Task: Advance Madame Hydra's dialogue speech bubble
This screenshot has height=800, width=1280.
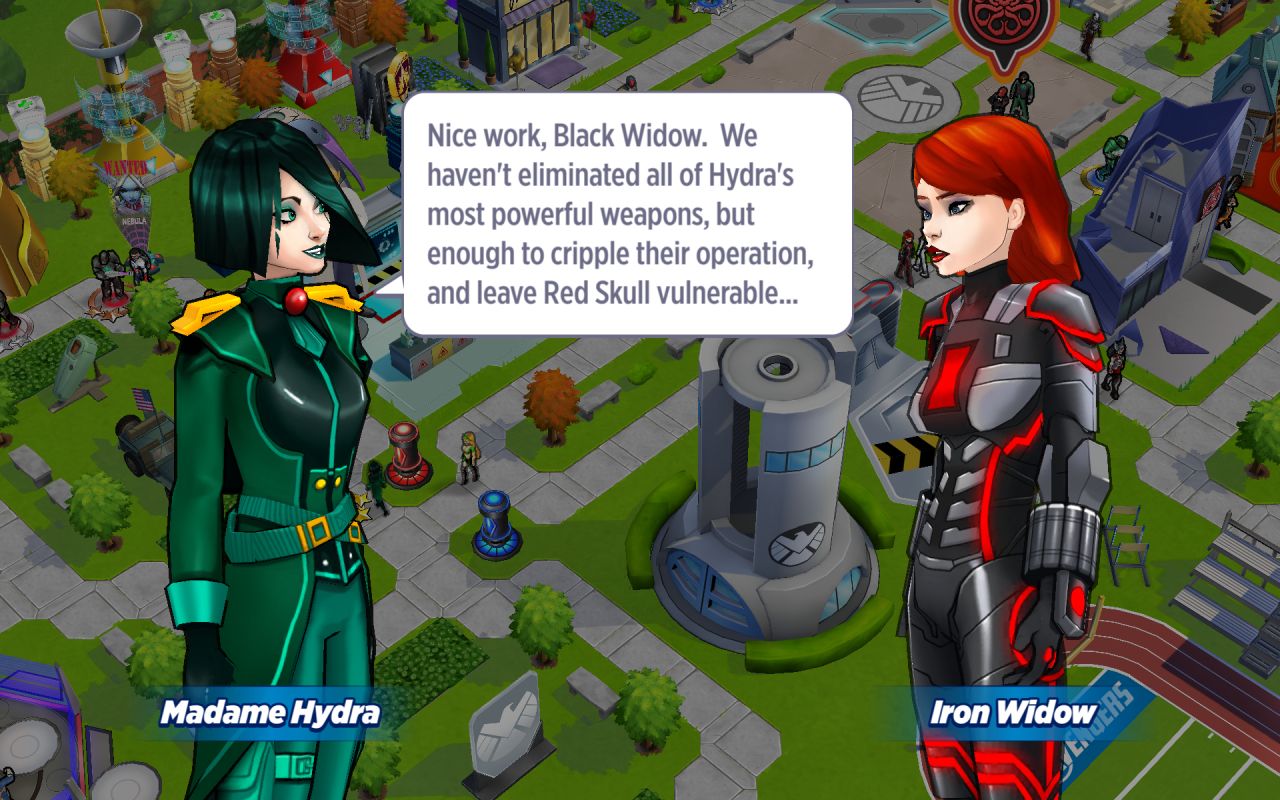Action: pyautogui.click(x=627, y=215)
